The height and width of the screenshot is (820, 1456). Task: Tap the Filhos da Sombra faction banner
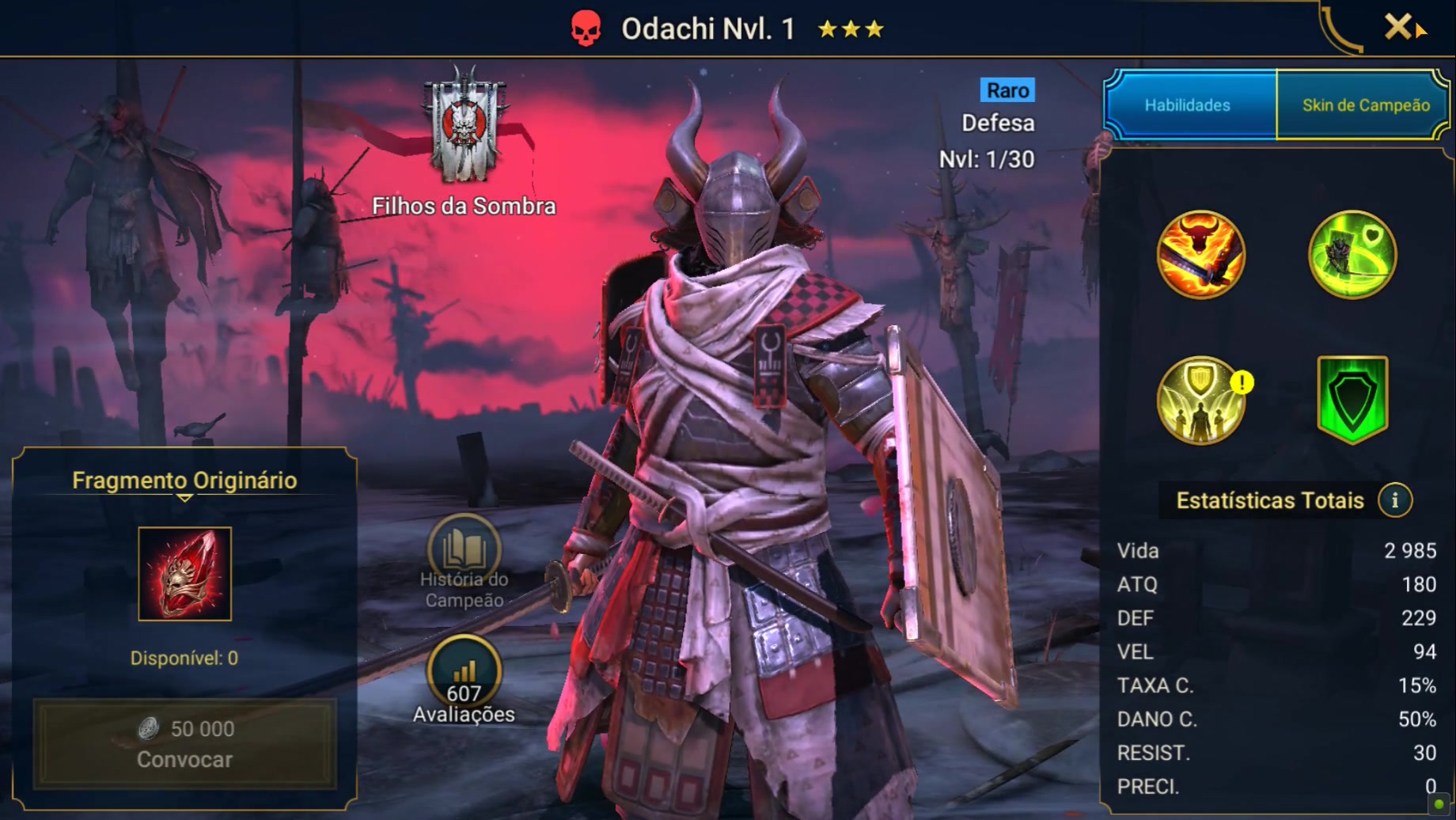[464, 127]
